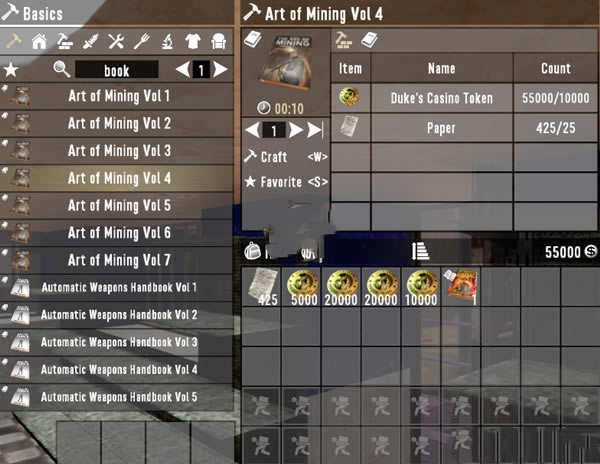
Task: Go to next recipe list page
Action: (220, 70)
